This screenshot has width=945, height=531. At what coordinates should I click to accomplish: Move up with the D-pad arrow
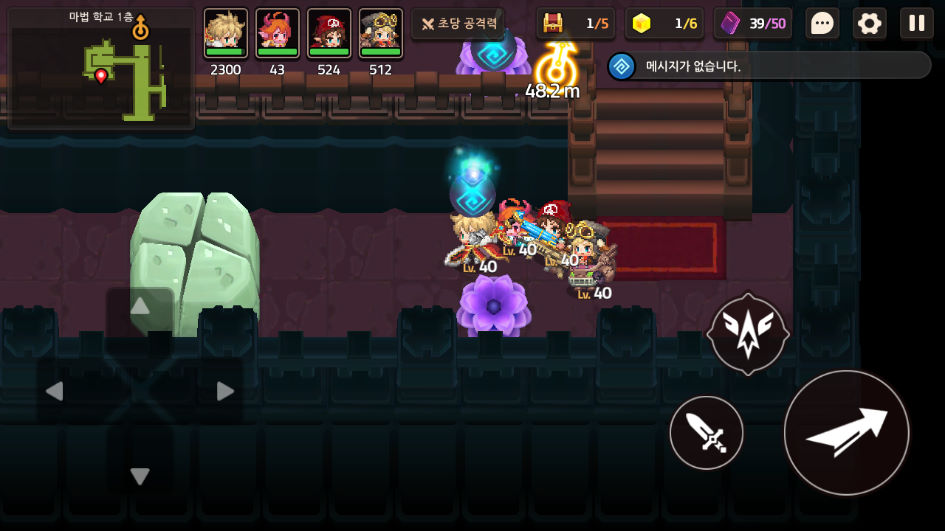(x=140, y=307)
